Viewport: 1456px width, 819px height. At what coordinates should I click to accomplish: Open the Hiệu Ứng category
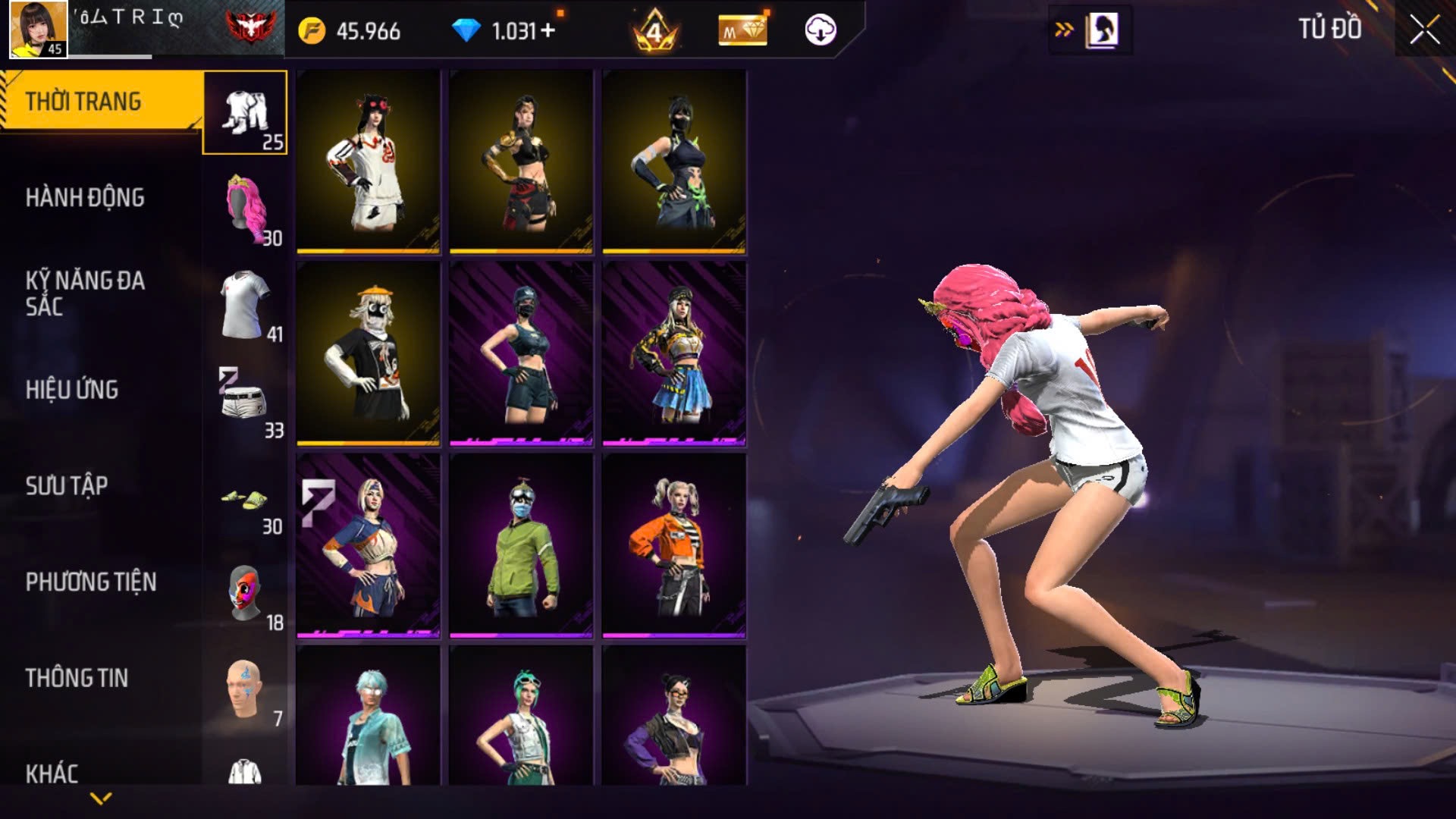pyautogui.click(x=72, y=390)
